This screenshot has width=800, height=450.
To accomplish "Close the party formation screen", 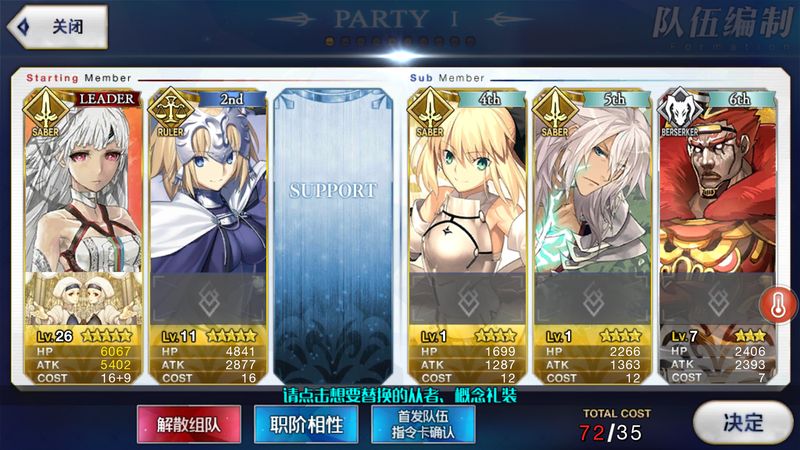I will (58, 27).
